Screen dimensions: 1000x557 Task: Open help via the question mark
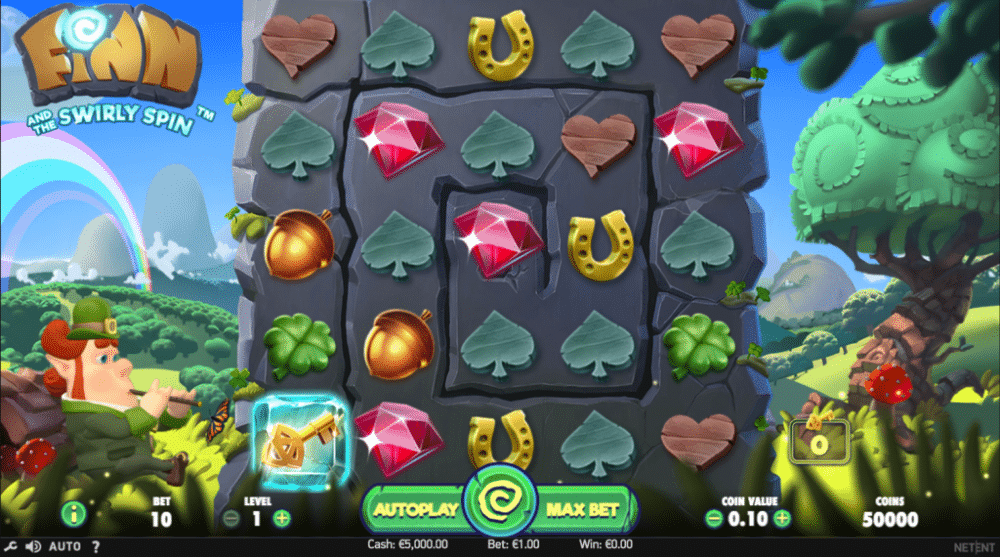click(x=95, y=547)
